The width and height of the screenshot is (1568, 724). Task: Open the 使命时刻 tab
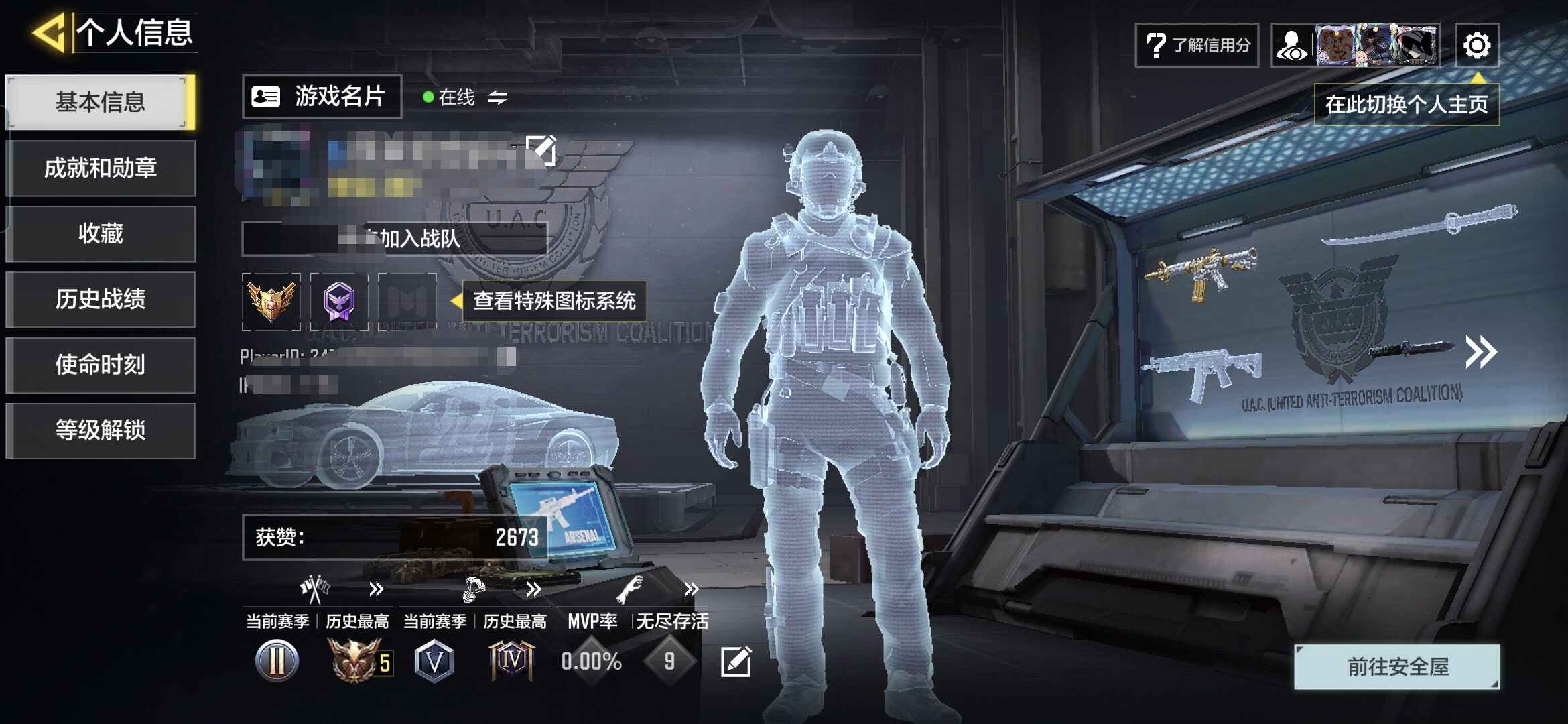(101, 365)
